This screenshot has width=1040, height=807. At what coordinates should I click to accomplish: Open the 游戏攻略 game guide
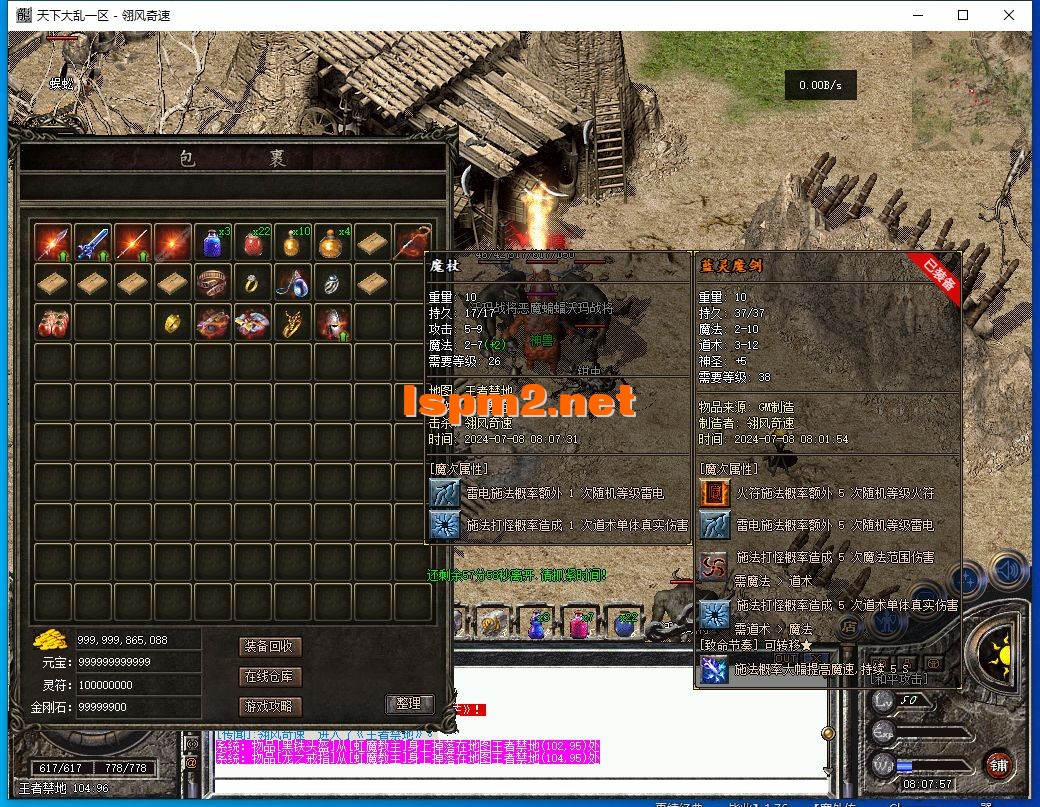[x=270, y=707]
